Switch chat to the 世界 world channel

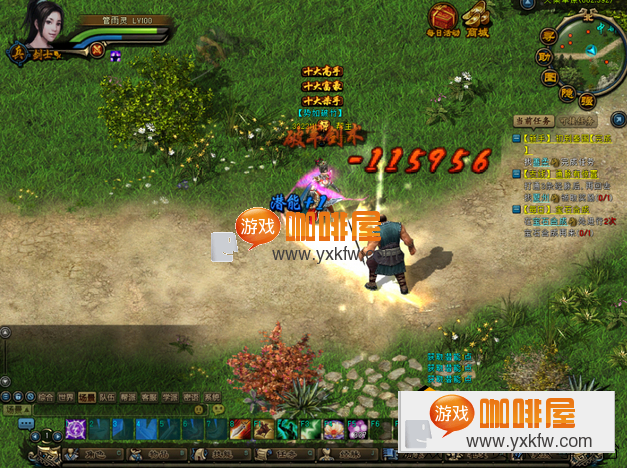(x=66, y=397)
